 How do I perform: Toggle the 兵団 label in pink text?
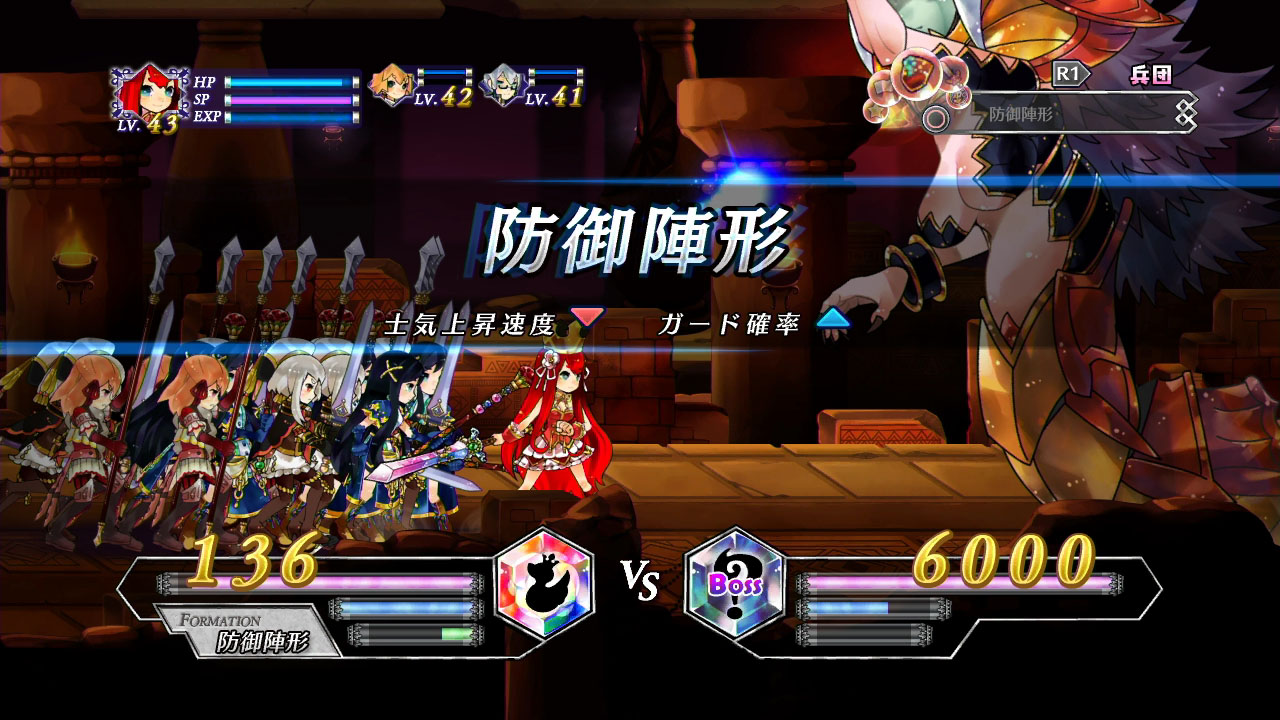(1152, 73)
